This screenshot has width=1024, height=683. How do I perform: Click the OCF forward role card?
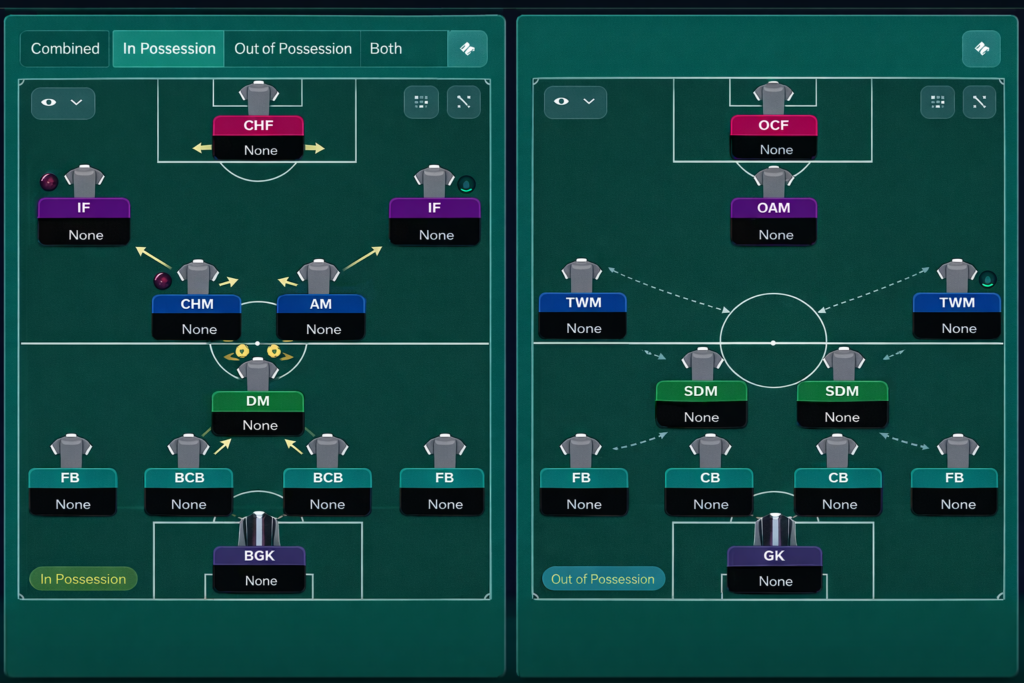click(x=774, y=137)
